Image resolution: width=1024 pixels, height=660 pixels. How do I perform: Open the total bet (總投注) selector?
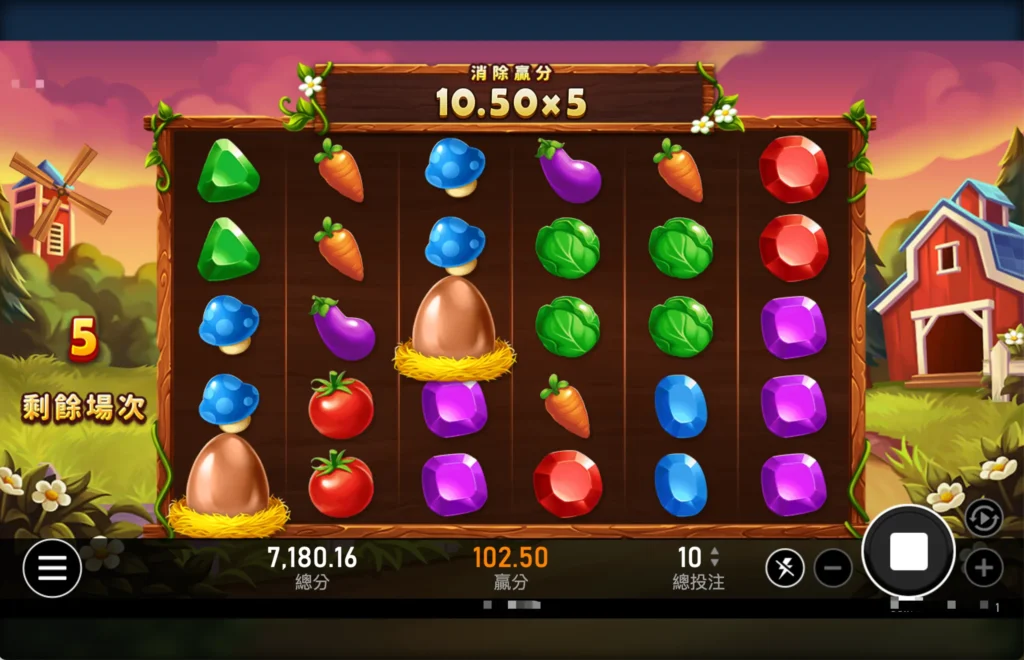point(698,567)
